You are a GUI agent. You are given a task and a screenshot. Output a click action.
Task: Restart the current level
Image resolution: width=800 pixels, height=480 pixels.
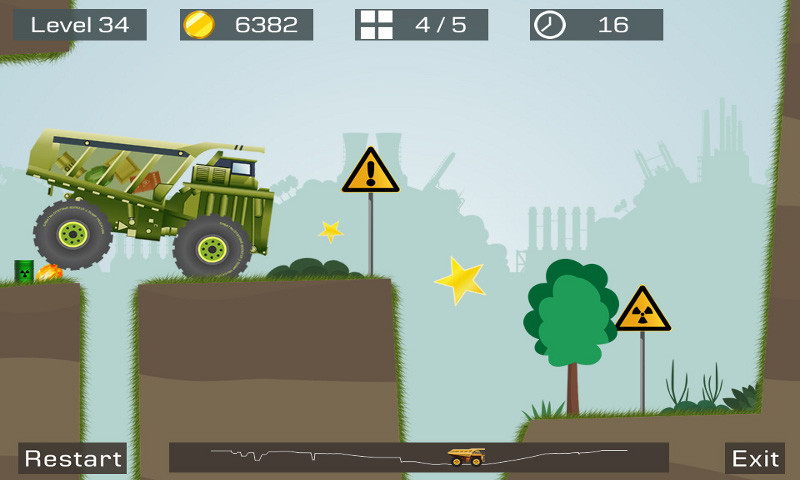coord(73,458)
